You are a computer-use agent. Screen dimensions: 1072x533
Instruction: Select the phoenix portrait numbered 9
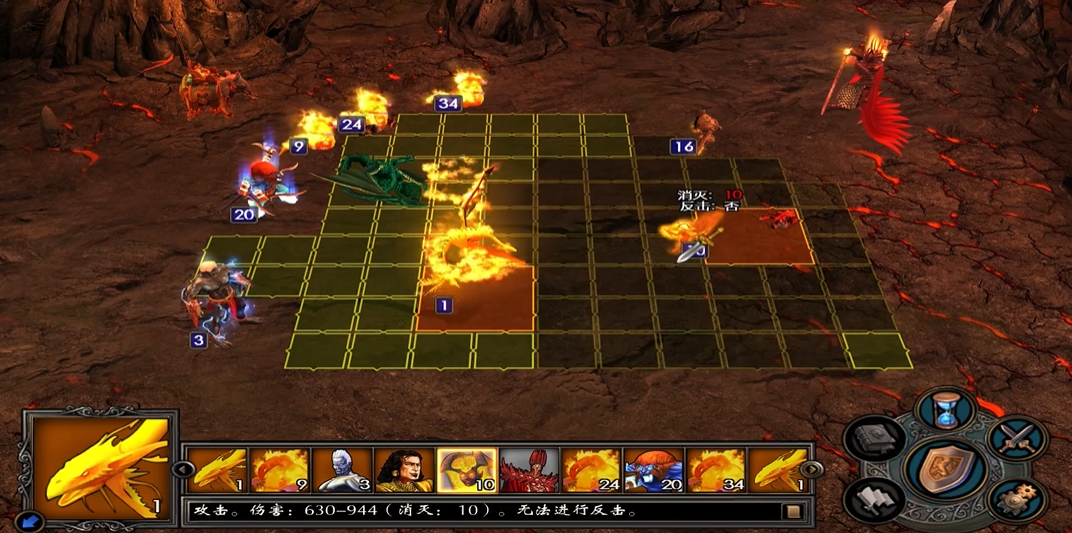click(x=280, y=470)
